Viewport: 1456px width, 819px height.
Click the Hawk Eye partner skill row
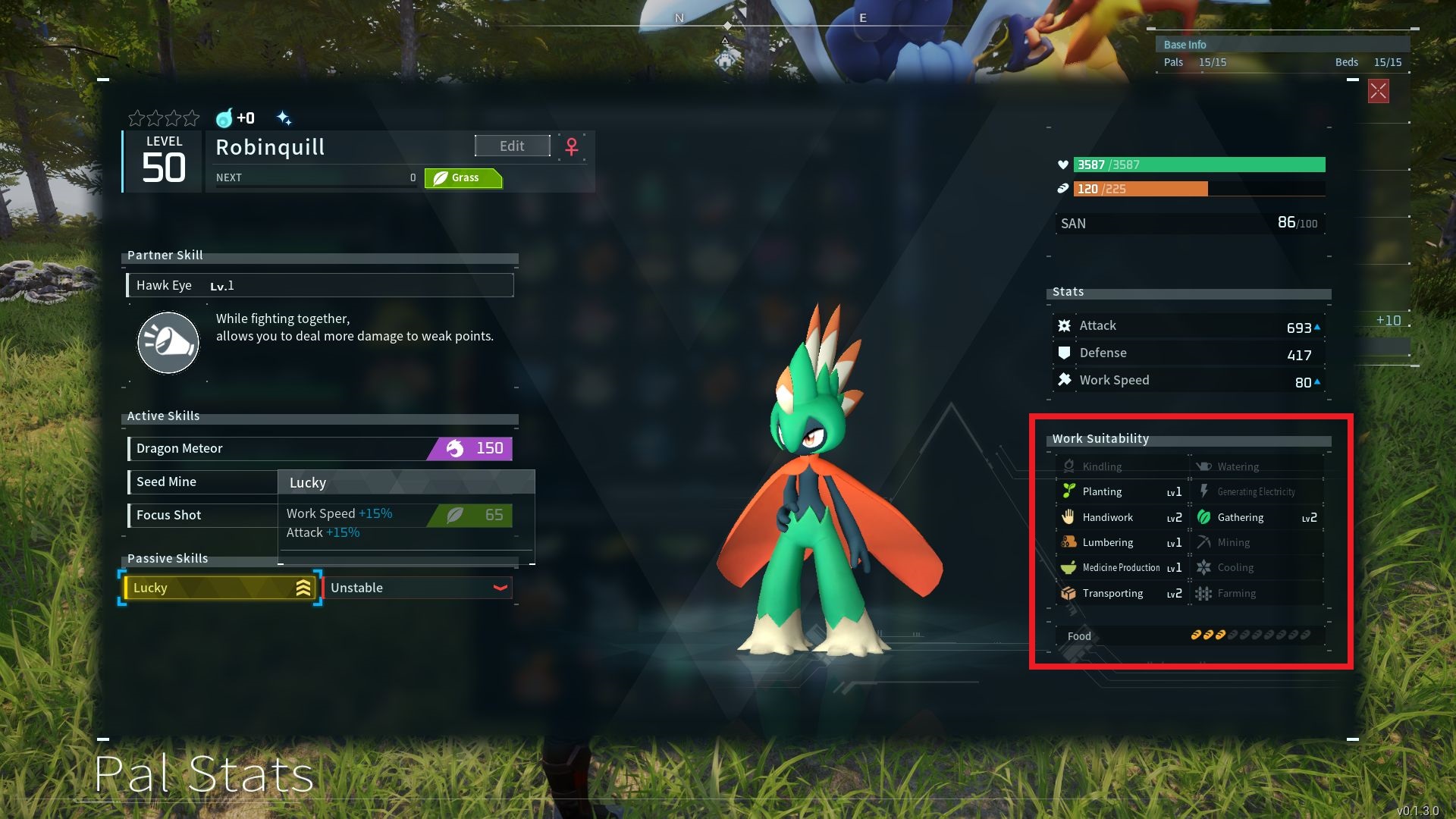tap(319, 285)
